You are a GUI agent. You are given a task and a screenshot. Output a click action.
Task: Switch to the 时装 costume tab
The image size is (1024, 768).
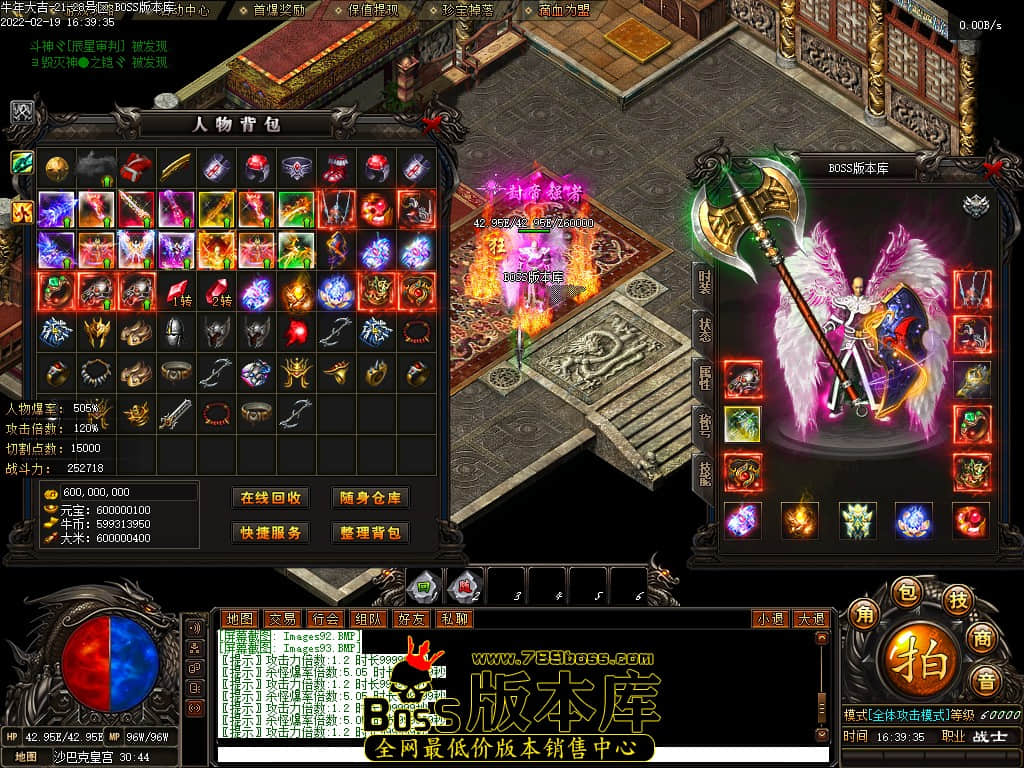[x=703, y=283]
